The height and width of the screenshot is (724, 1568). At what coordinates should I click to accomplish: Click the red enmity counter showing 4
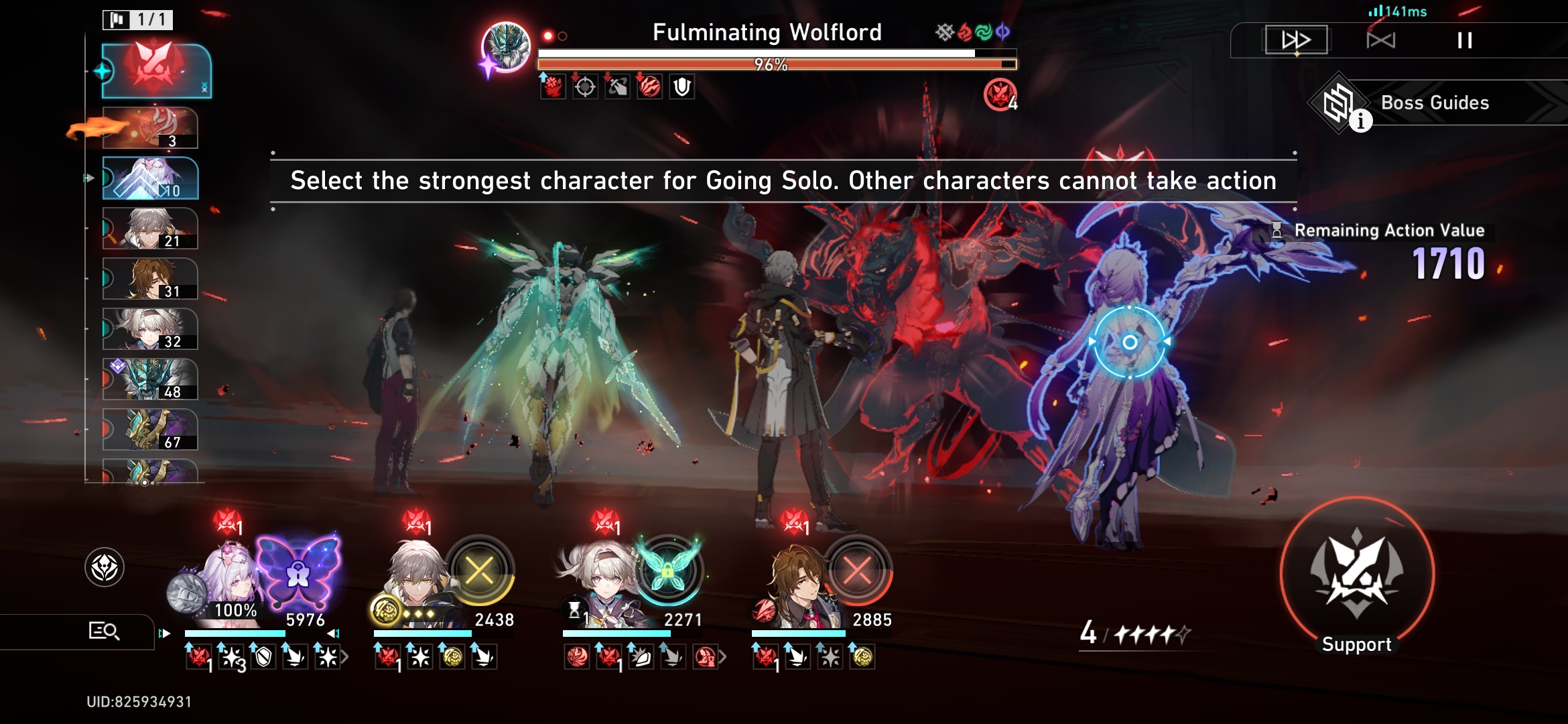point(999,94)
